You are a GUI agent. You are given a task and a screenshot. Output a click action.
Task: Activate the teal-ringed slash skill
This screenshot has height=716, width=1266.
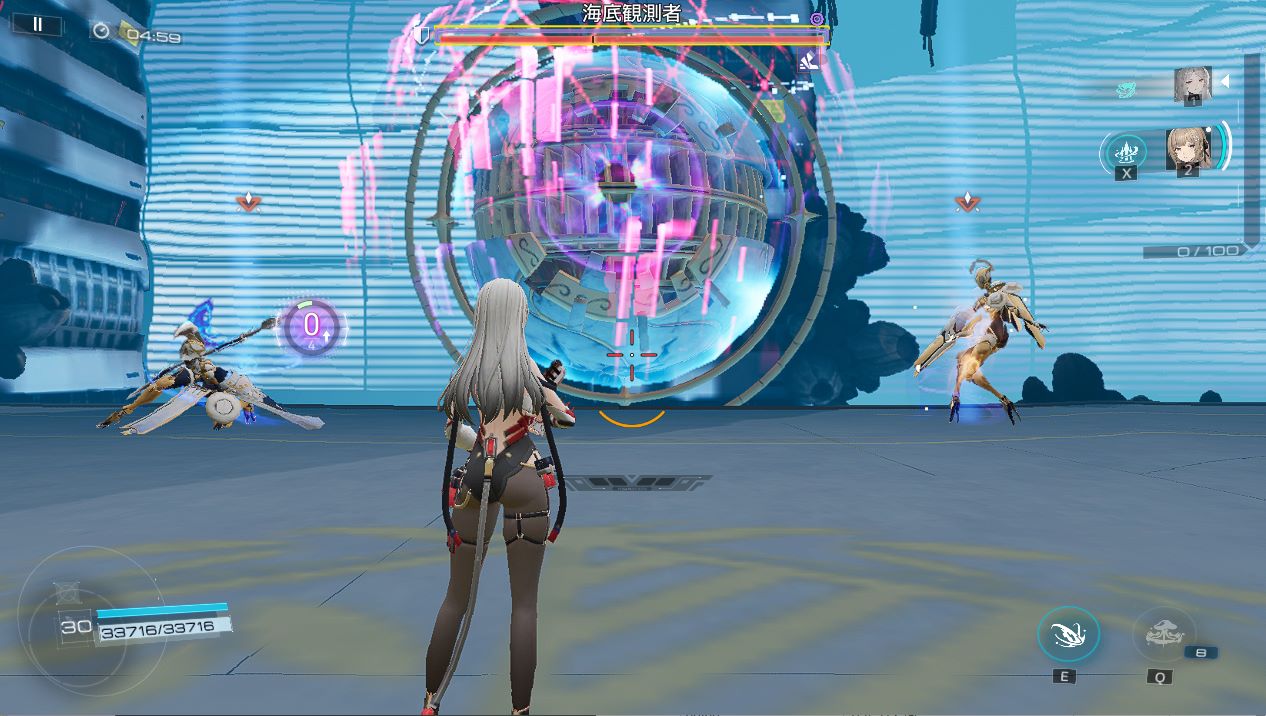coord(1068,634)
